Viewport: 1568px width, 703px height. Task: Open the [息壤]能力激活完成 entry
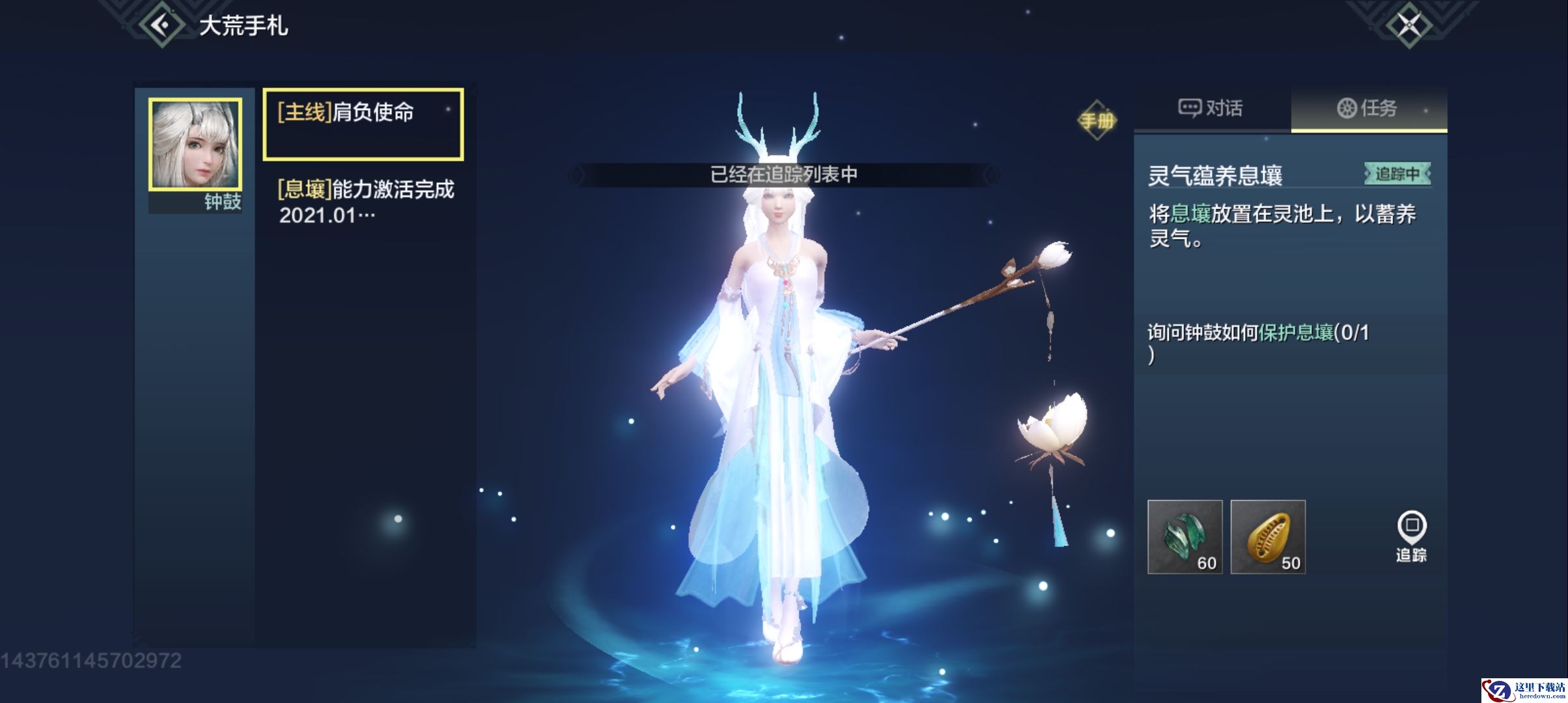coord(365,202)
